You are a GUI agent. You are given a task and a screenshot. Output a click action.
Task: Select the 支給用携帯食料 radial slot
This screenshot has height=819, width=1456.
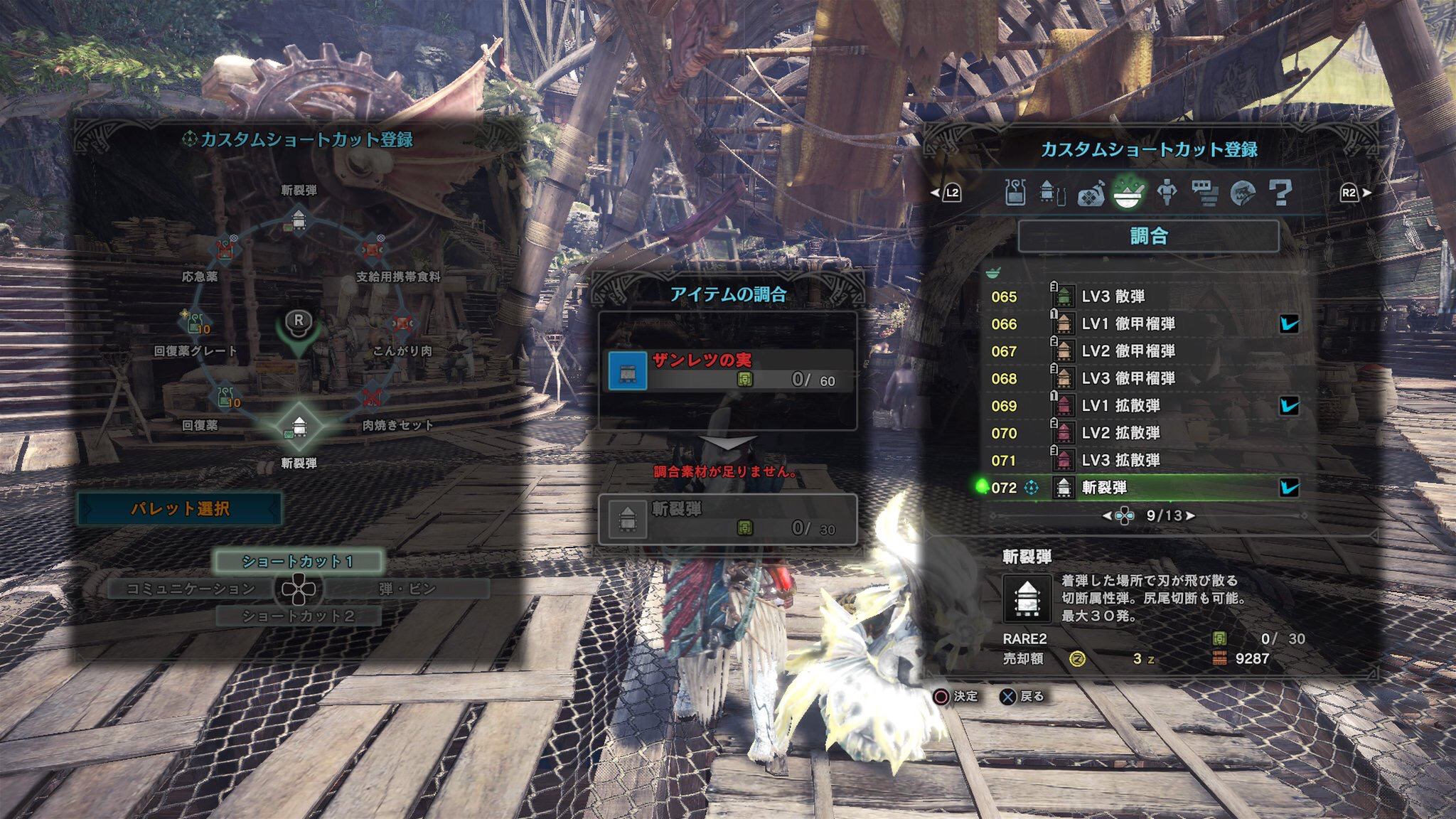tap(372, 249)
